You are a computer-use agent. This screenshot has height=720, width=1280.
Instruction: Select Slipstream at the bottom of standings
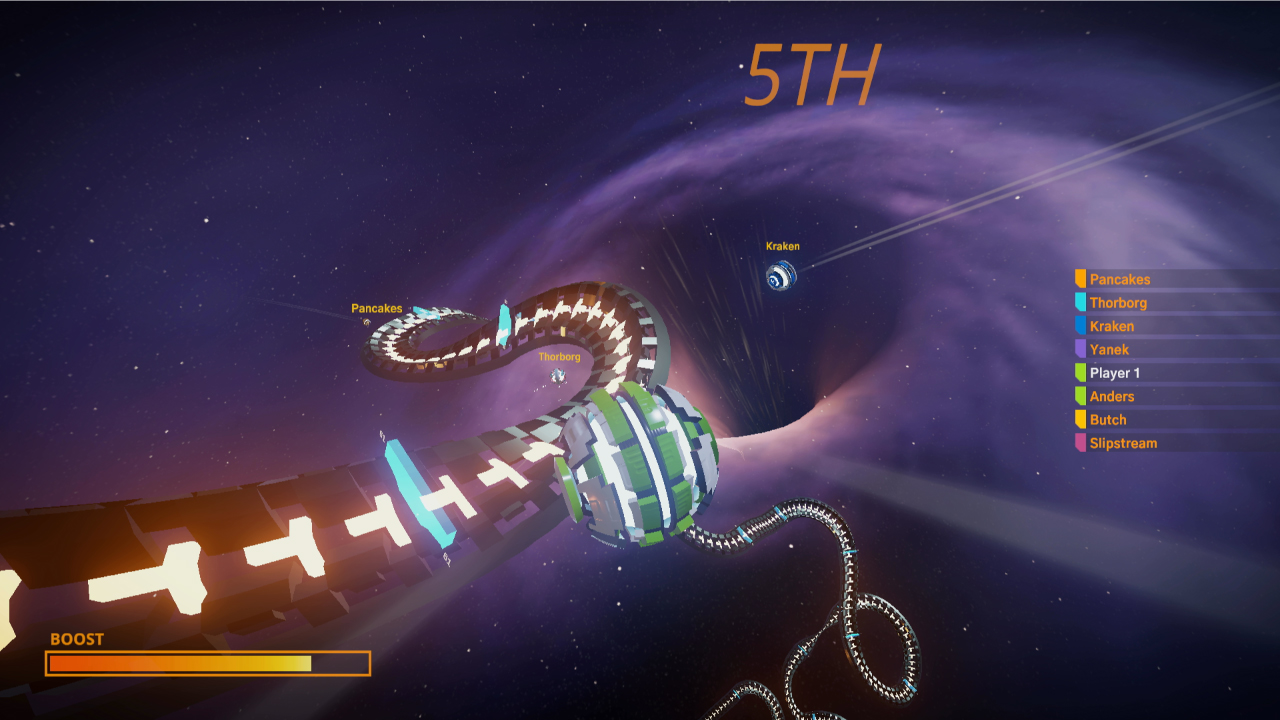(1122, 443)
